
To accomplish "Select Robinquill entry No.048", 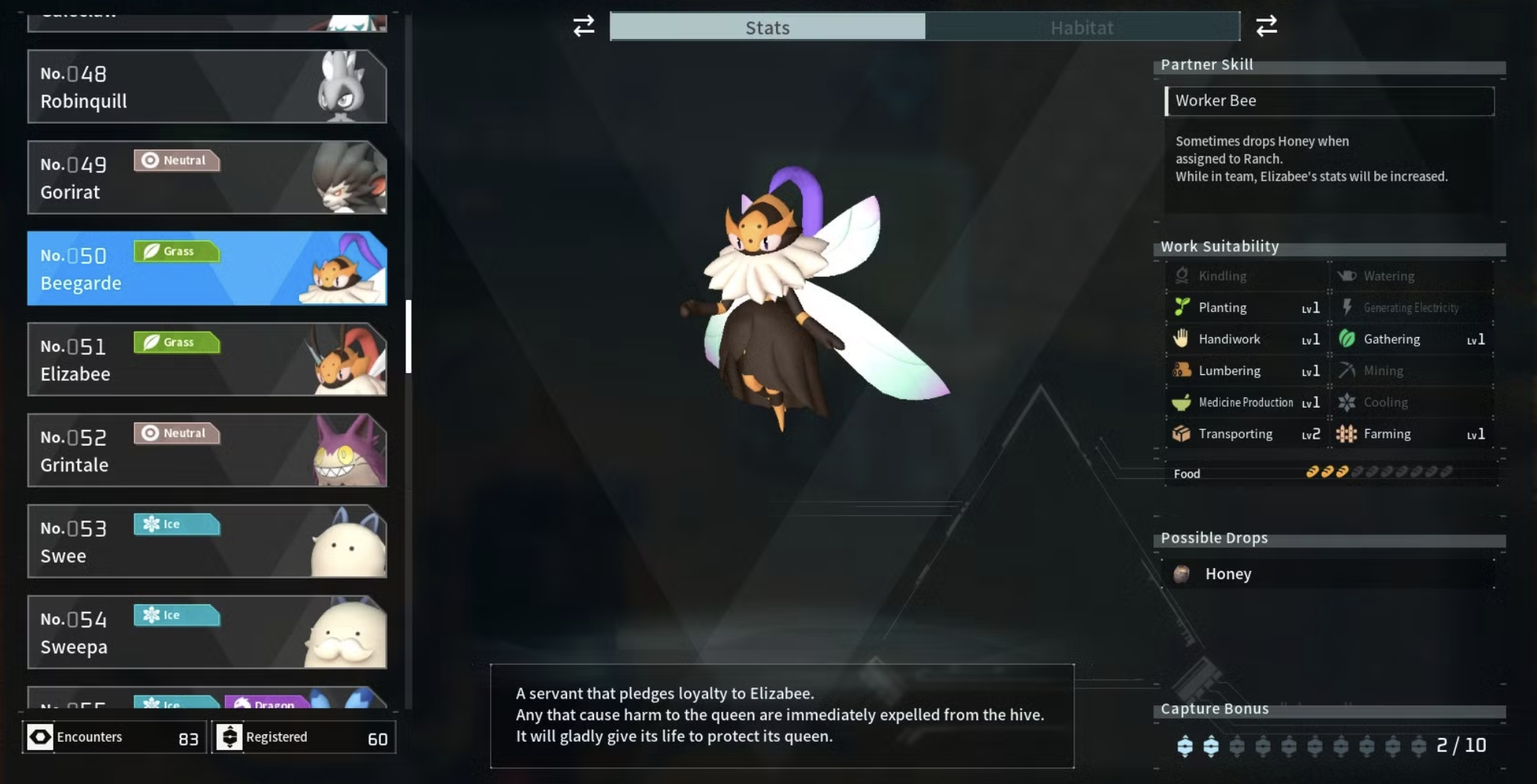I will 206,87.
